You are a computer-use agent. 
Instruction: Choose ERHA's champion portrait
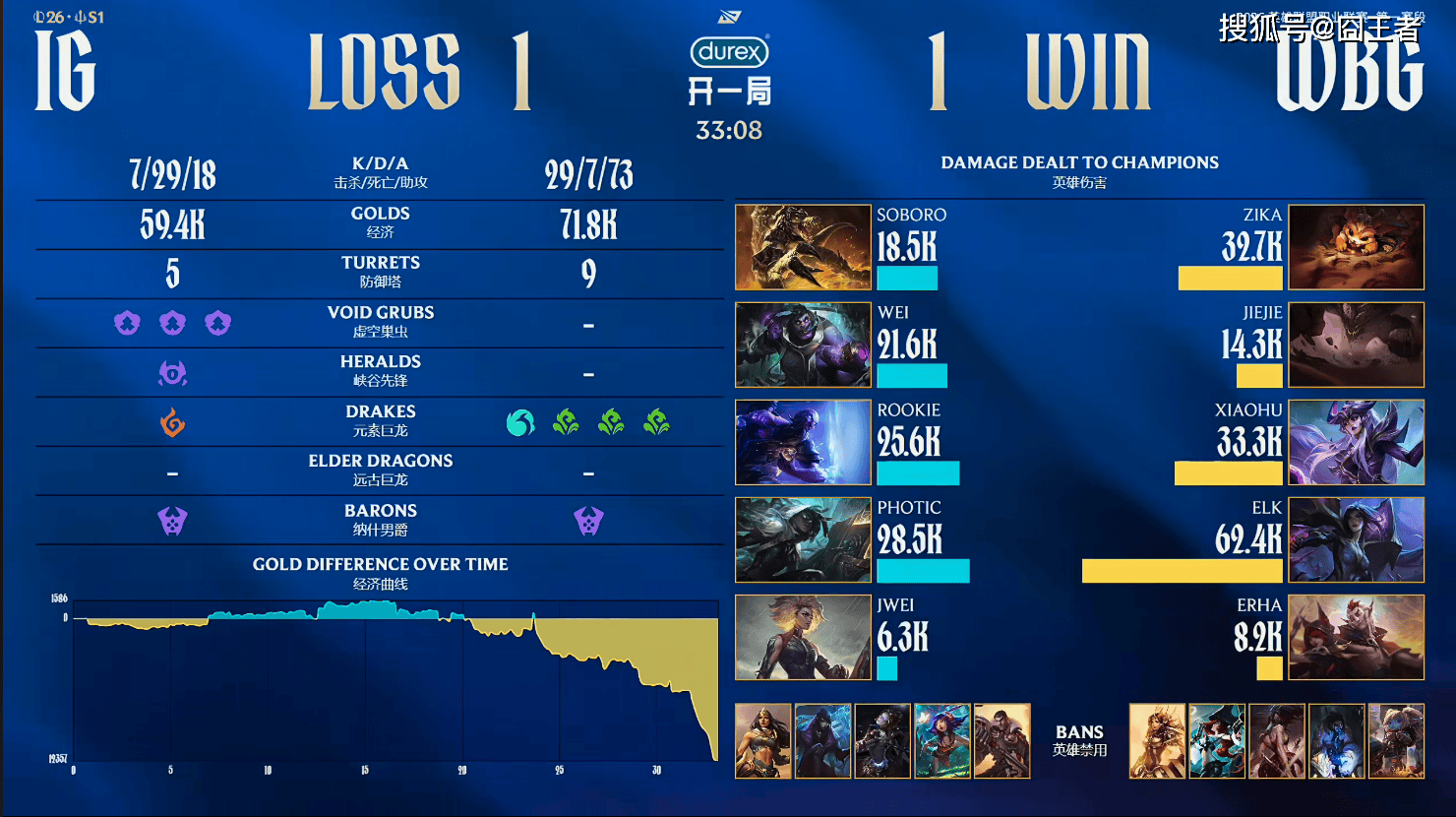[x=1357, y=637]
